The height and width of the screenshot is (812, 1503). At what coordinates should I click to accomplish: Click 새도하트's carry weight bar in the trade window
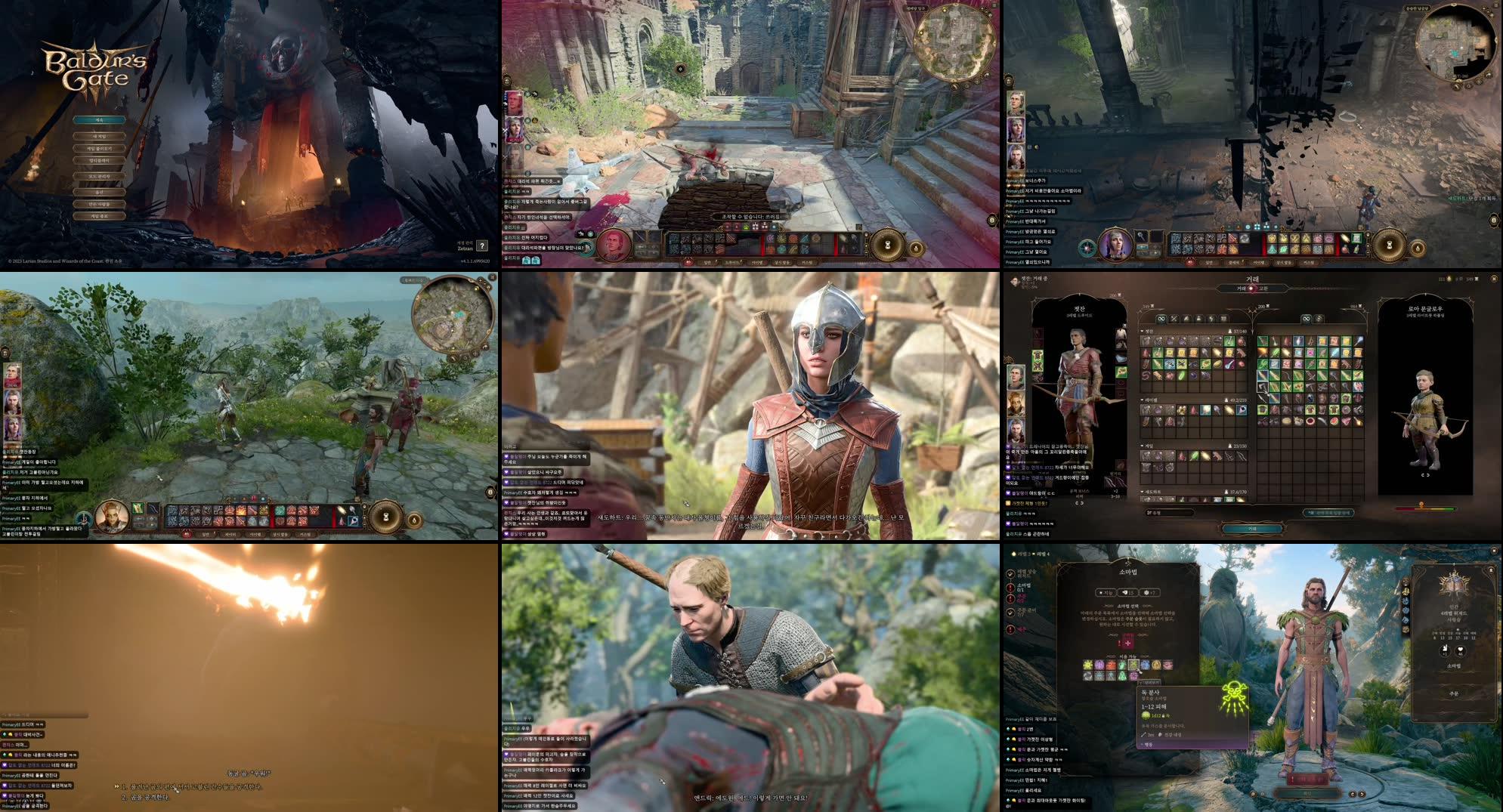[1238, 492]
